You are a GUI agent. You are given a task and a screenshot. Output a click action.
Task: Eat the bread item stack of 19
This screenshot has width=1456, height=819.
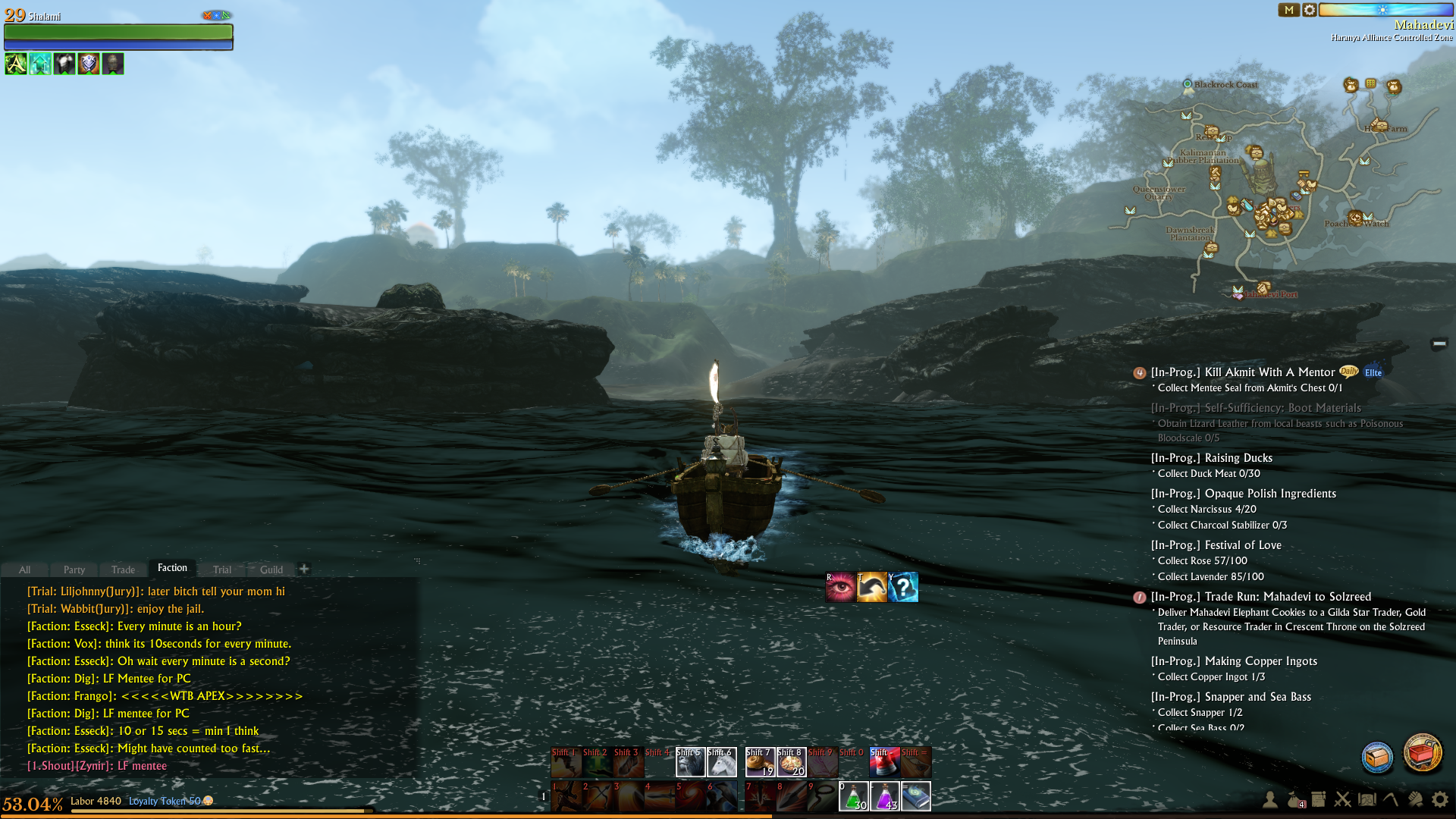(x=759, y=762)
